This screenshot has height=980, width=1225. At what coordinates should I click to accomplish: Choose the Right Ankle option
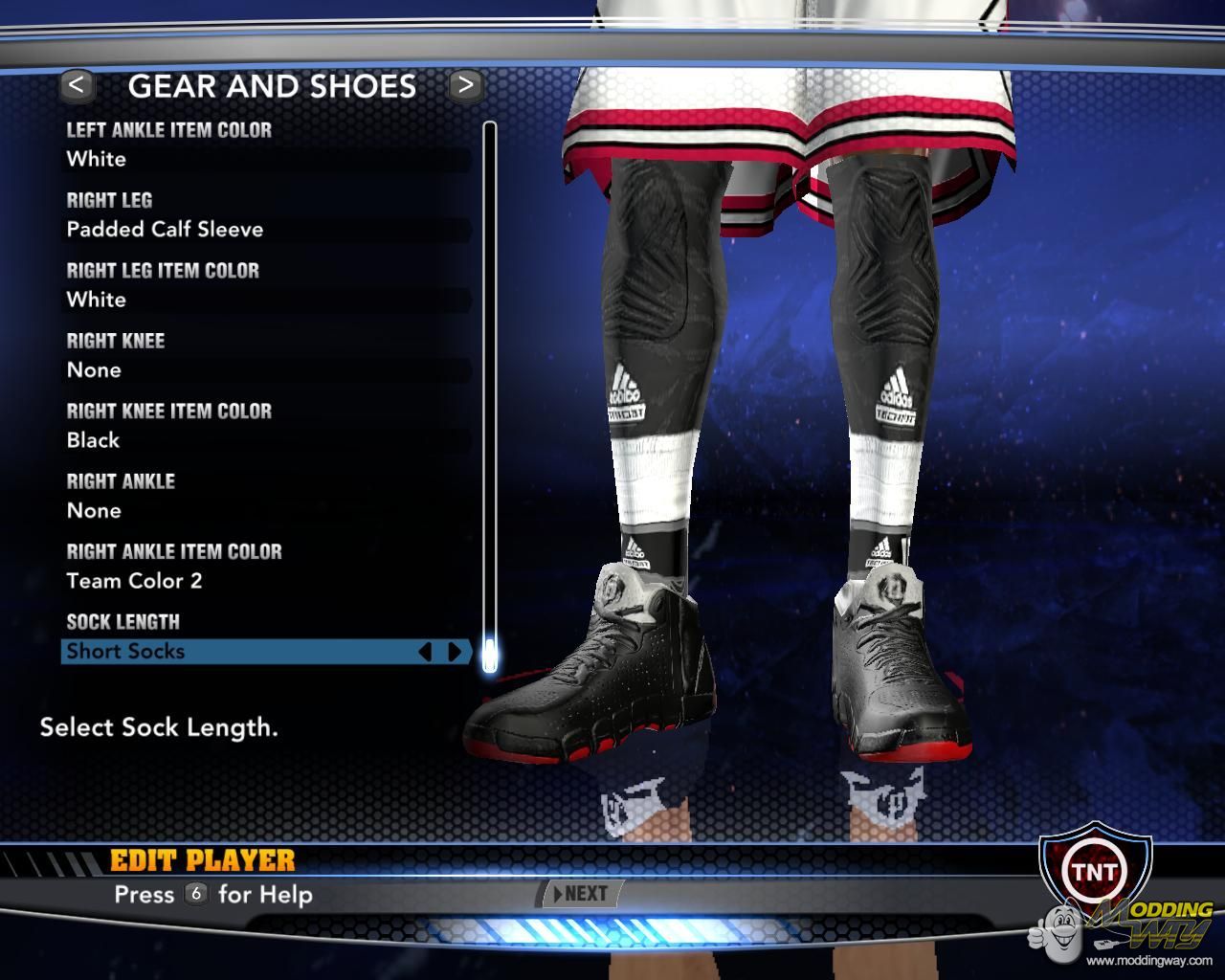pyautogui.click(x=266, y=511)
